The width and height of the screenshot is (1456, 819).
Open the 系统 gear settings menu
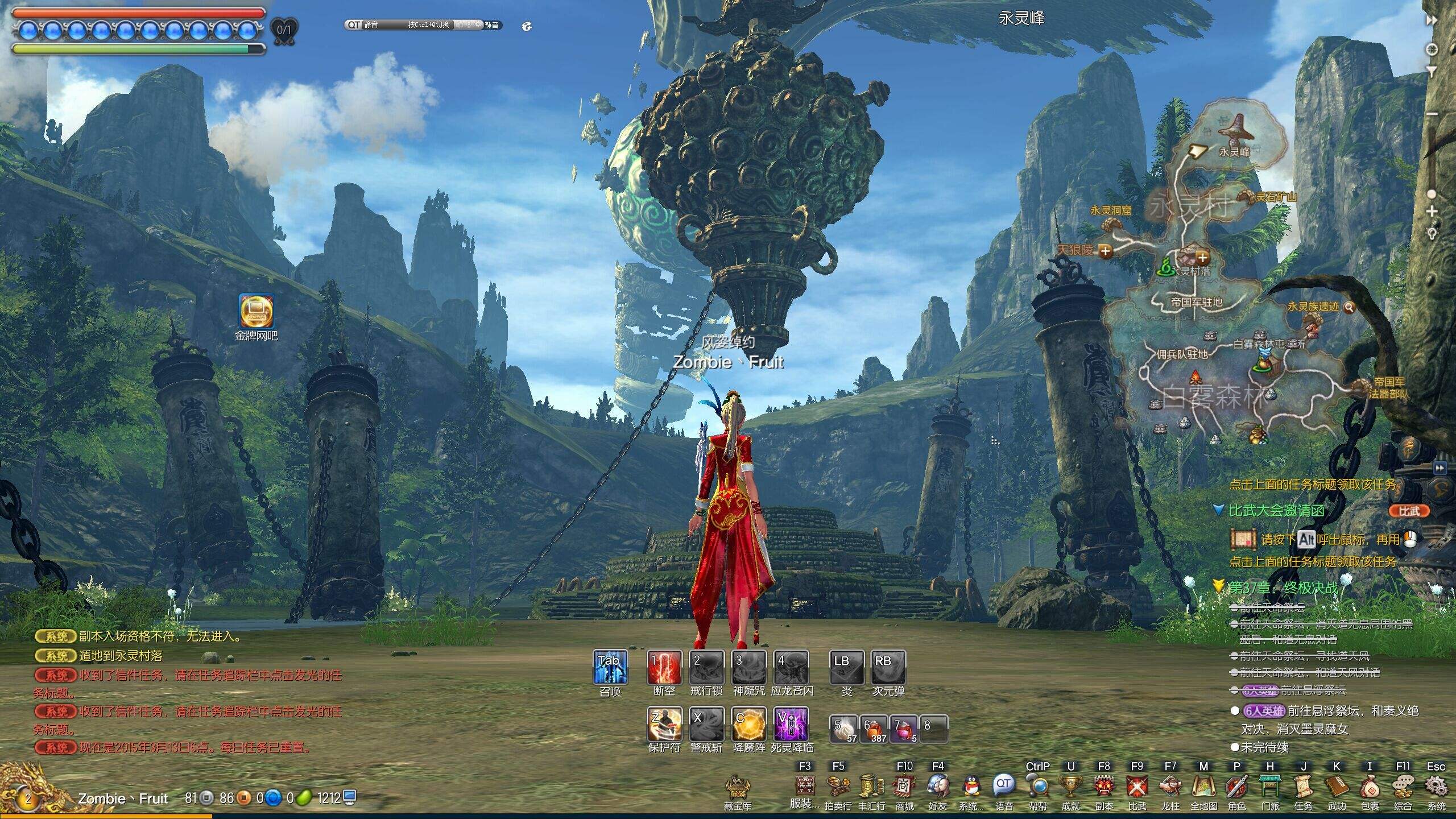1436,788
